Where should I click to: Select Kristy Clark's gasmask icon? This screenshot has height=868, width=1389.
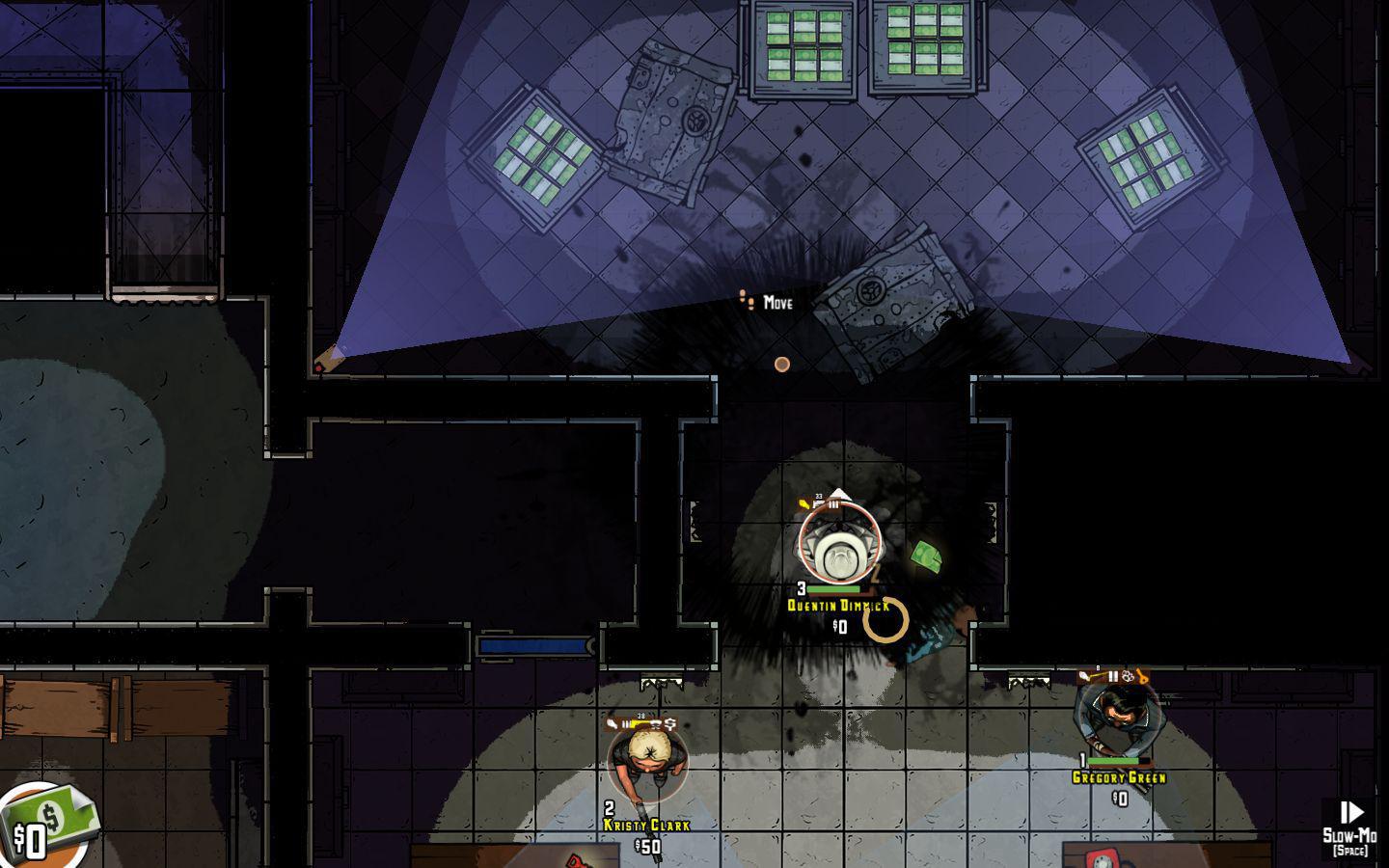(x=656, y=724)
